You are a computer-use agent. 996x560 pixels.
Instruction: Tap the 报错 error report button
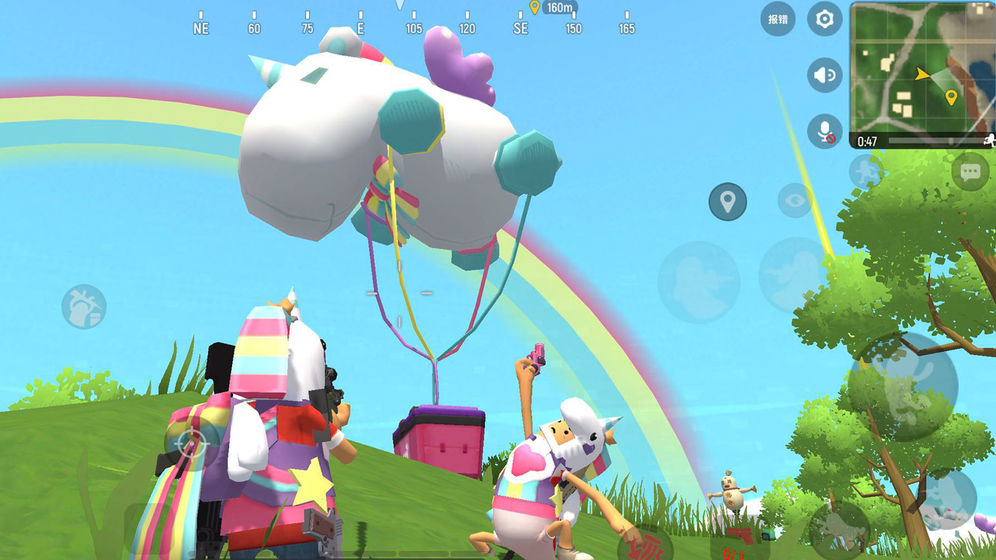pyautogui.click(x=777, y=19)
